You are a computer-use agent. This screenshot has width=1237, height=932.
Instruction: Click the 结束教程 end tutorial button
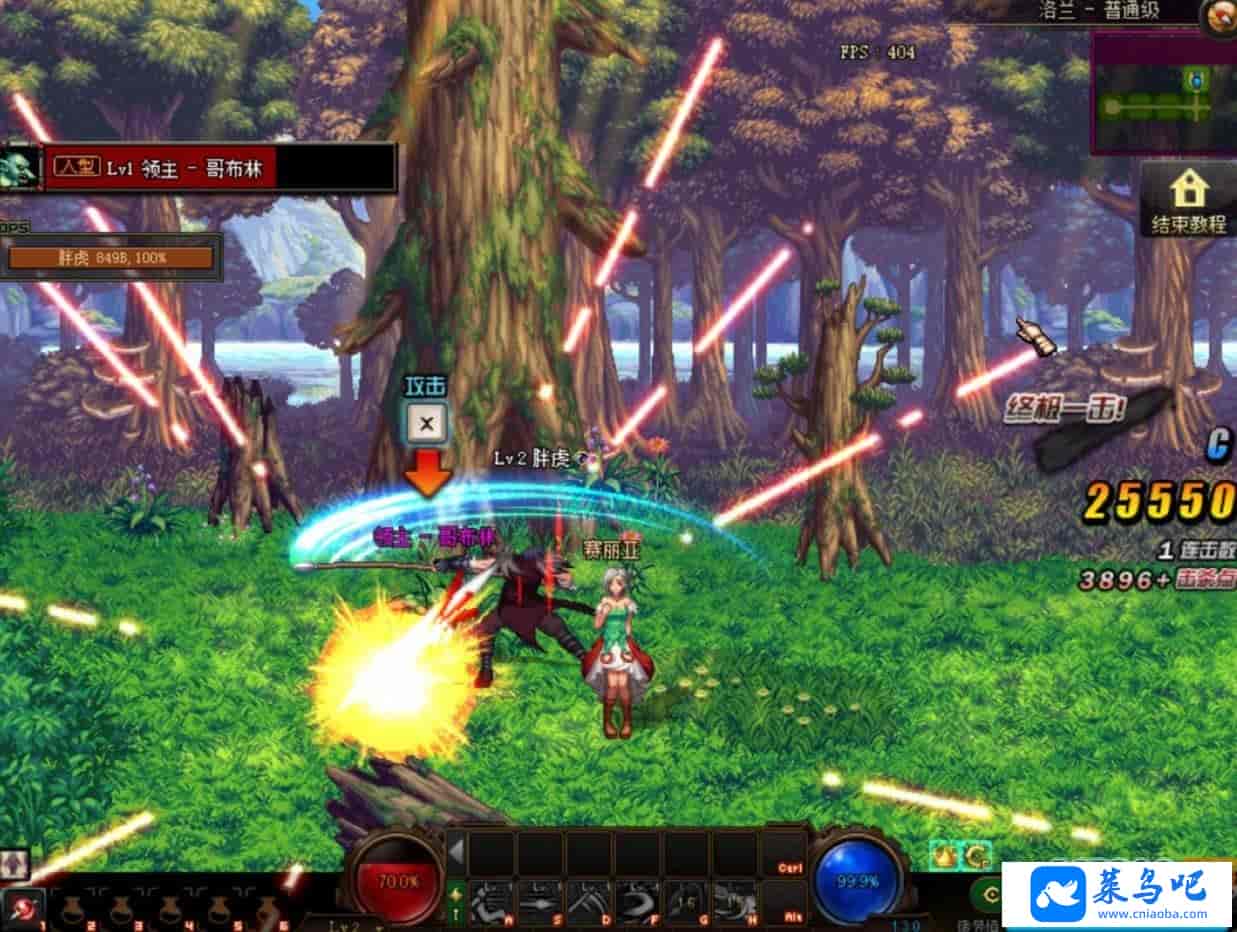(x=1187, y=202)
